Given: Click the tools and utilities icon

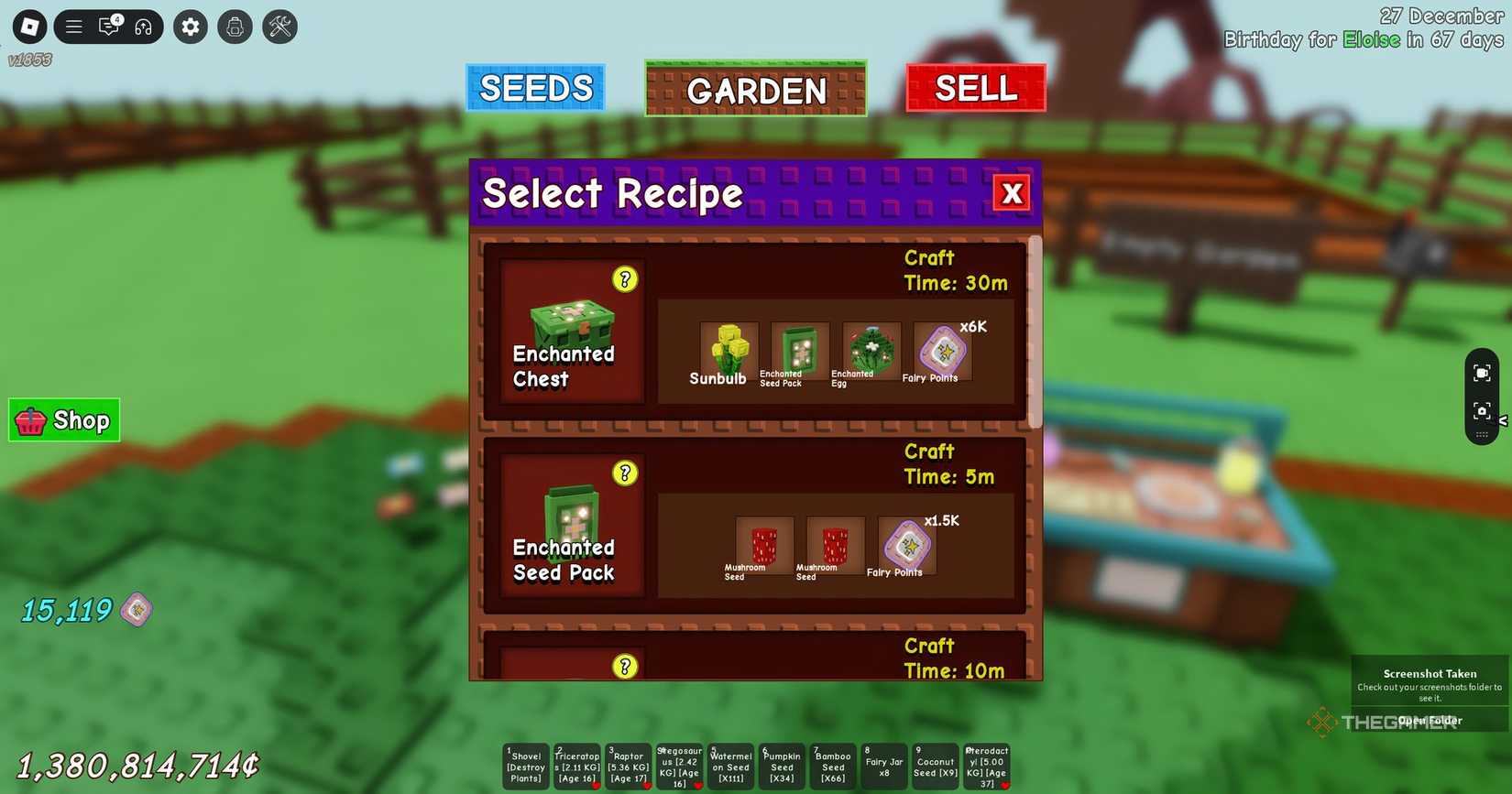Looking at the screenshot, I should [x=279, y=27].
